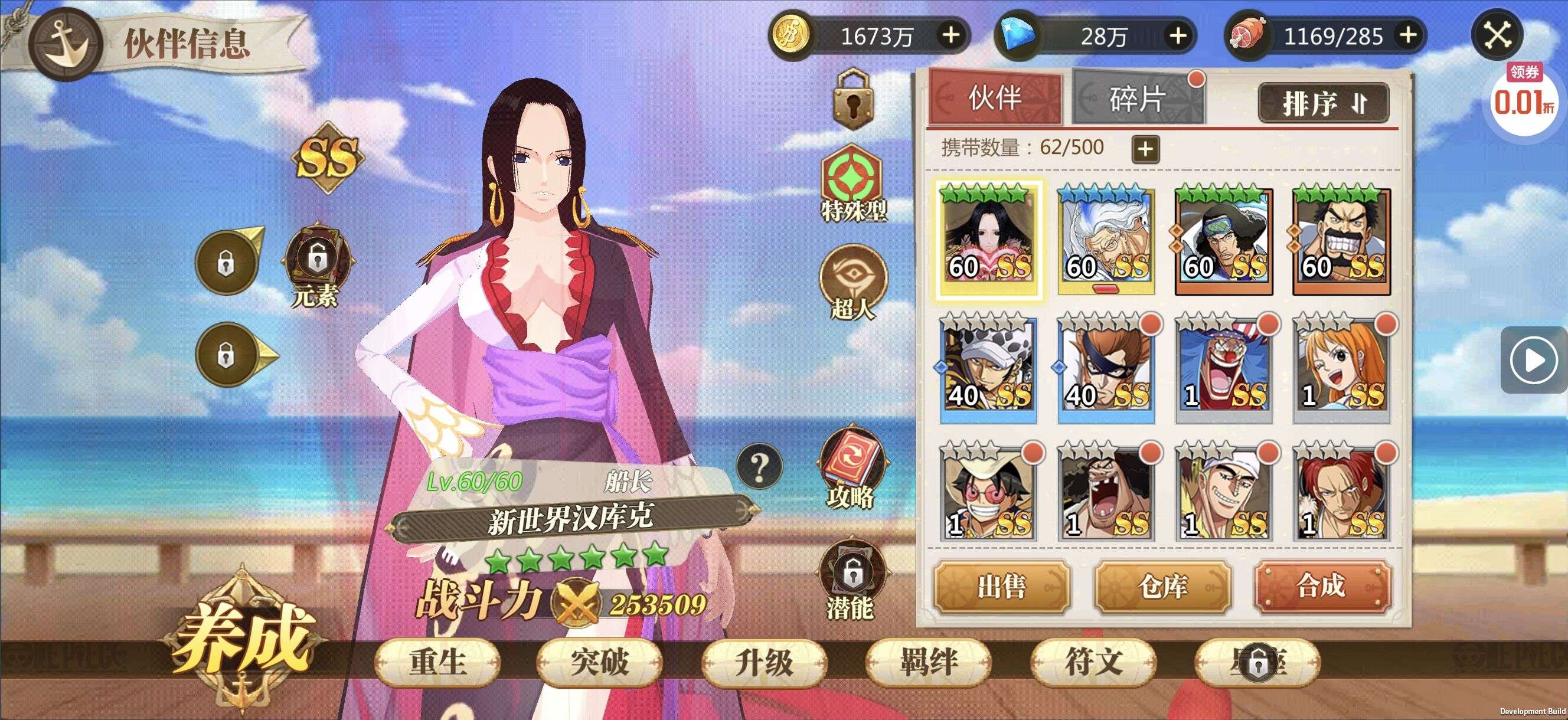Open the 仓库 warehouse
This screenshot has height=720, width=1568.
1162,586
